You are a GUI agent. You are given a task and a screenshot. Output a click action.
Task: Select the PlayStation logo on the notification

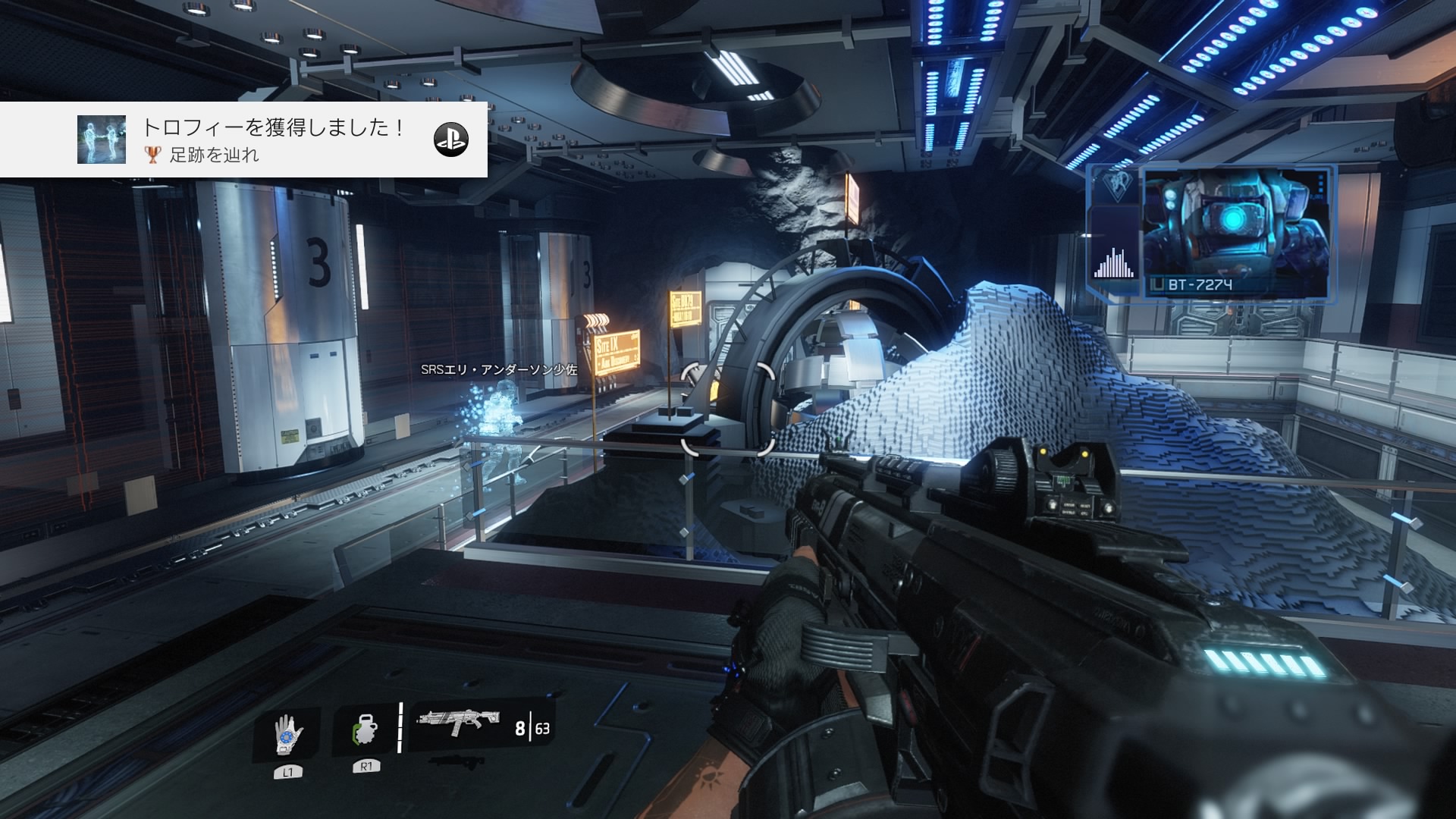(450, 140)
